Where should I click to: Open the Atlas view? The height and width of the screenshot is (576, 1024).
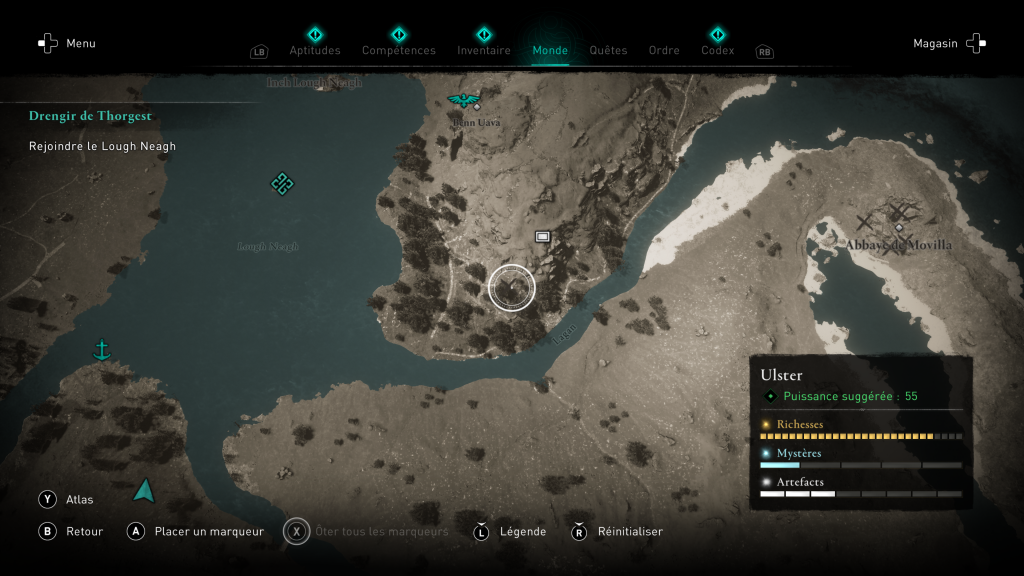coord(67,499)
